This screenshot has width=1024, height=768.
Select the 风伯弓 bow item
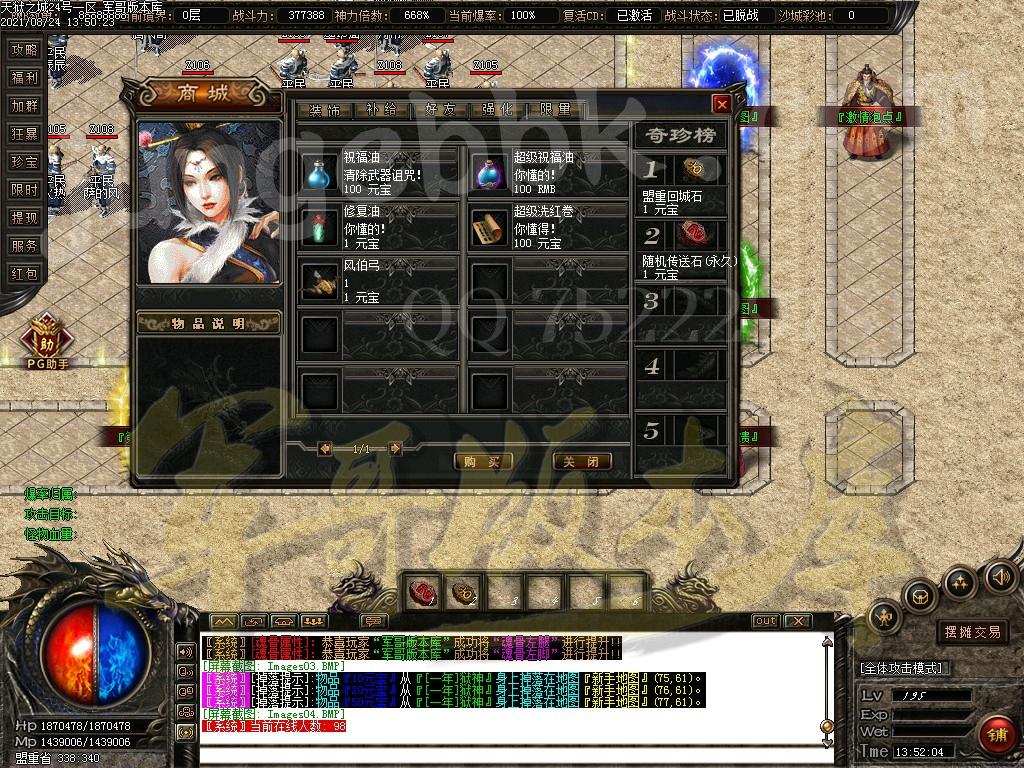(320, 281)
